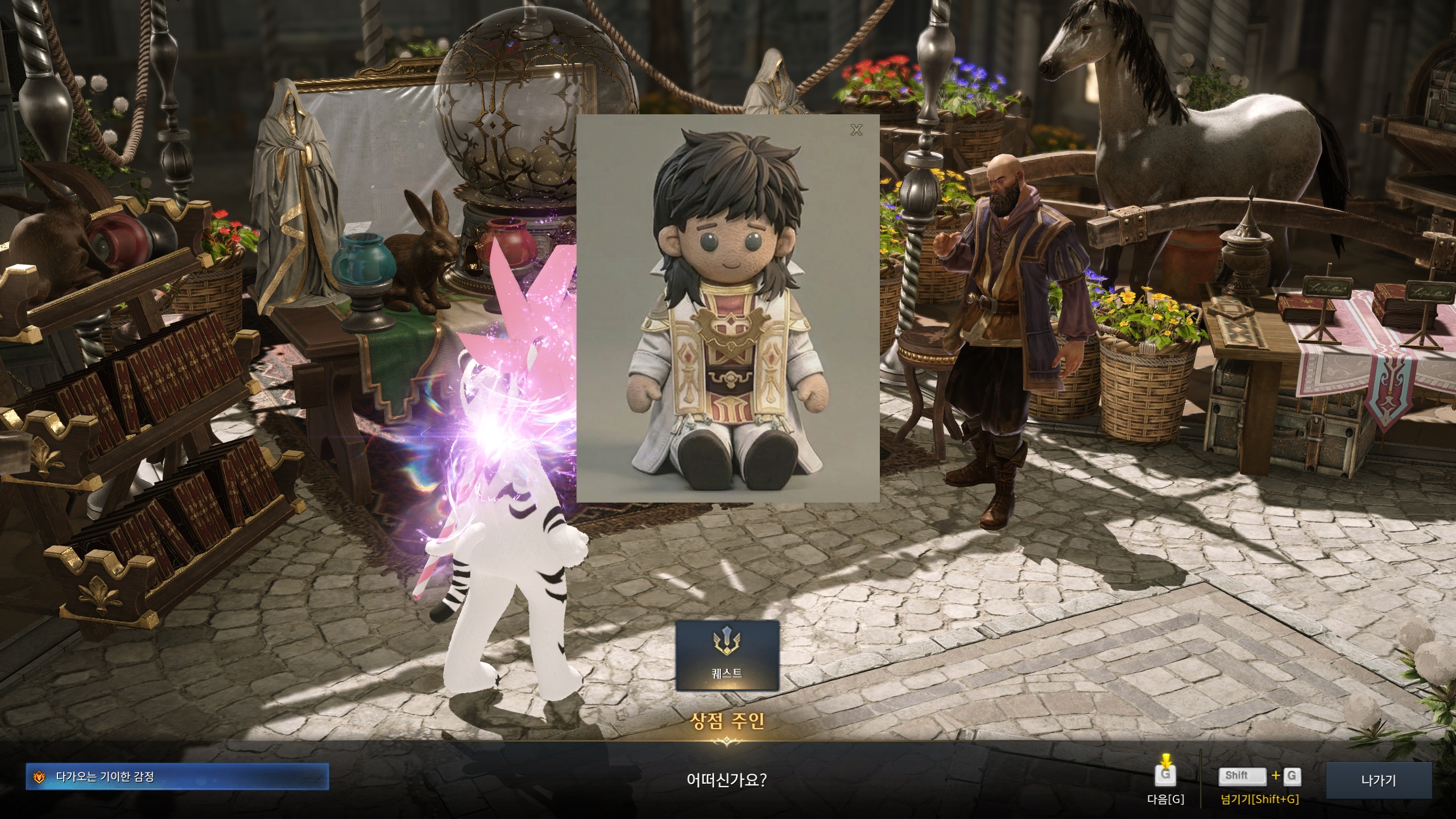Open the 다가오는 기이한 감정 quest tracker
The height and width of the screenshot is (819, 1456).
(x=177, y=776)
